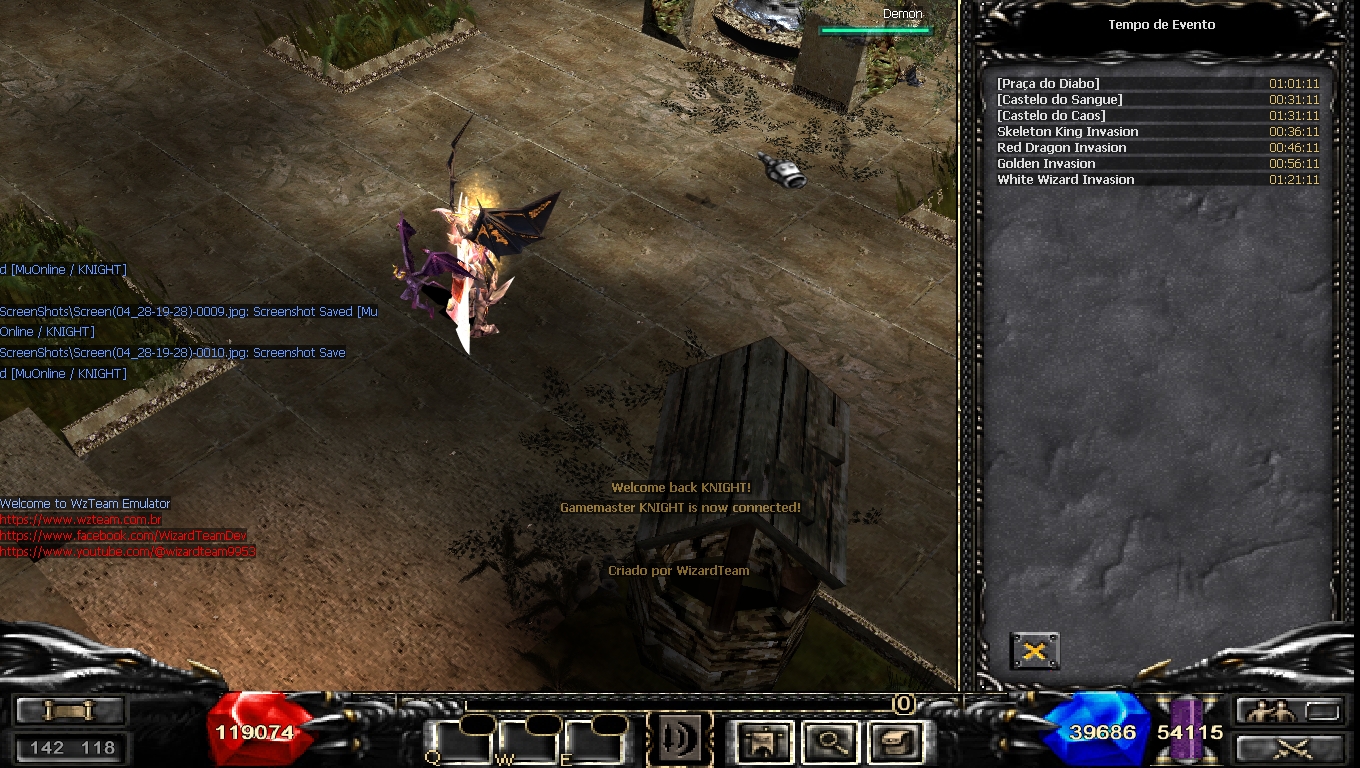The height and width of the screenshot is (768, 1360).
Task: Open the banner-shaped menu button
Action: coord(765,742)
